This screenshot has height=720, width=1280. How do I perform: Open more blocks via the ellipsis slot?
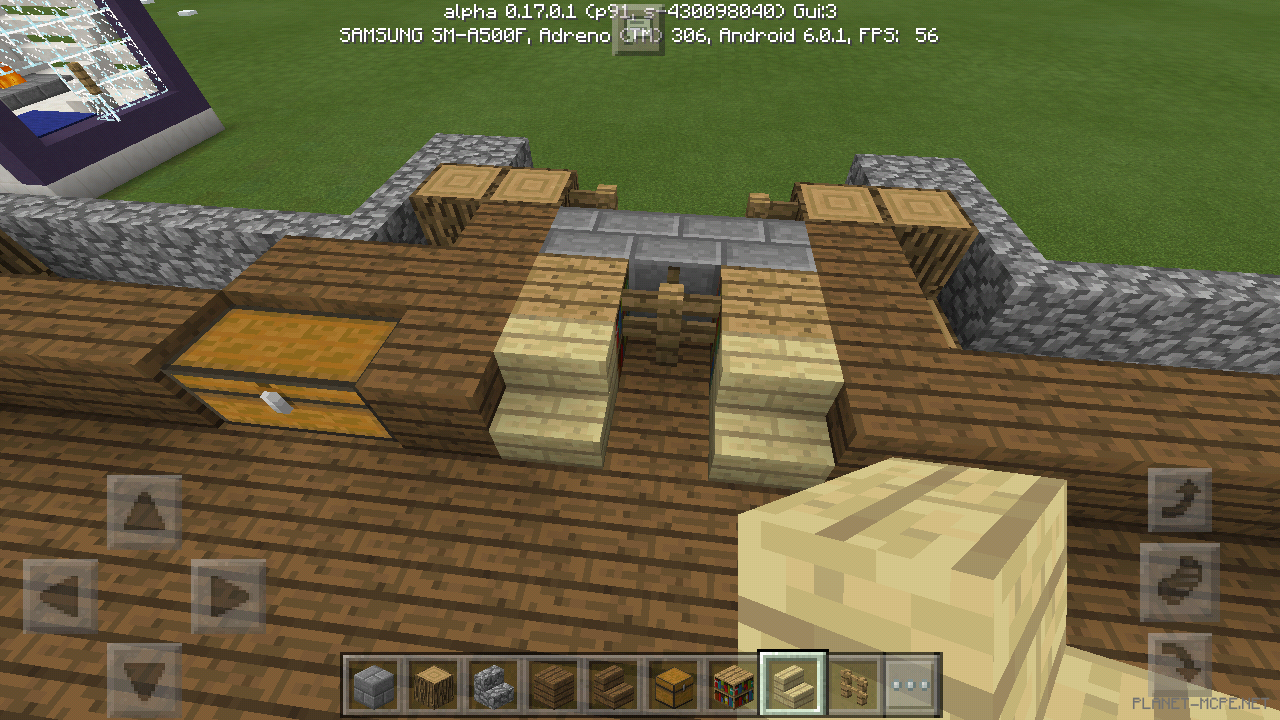pyautogui.click(x=913, y=681)
